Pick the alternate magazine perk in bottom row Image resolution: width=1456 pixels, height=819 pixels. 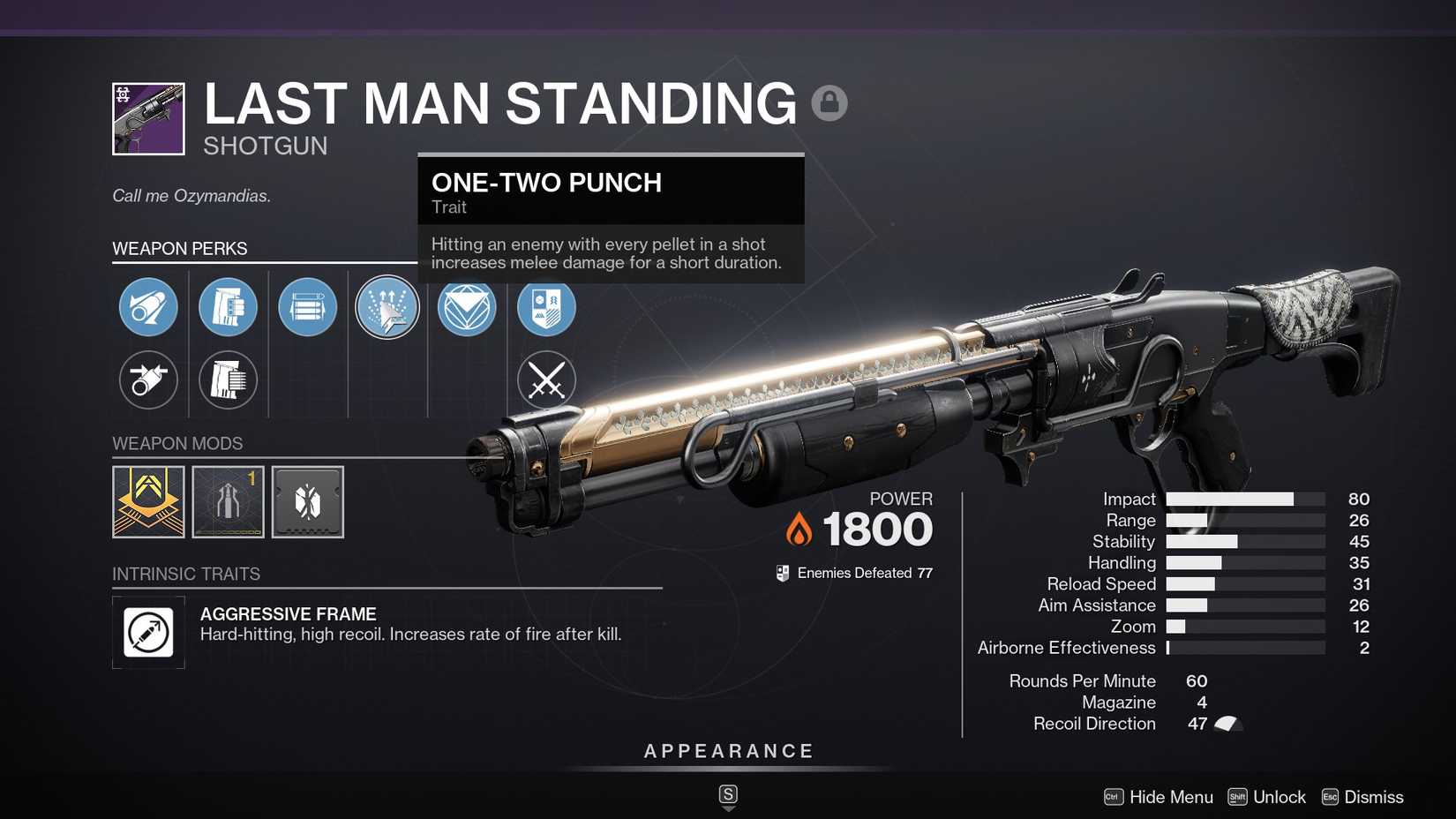point(228,380)
